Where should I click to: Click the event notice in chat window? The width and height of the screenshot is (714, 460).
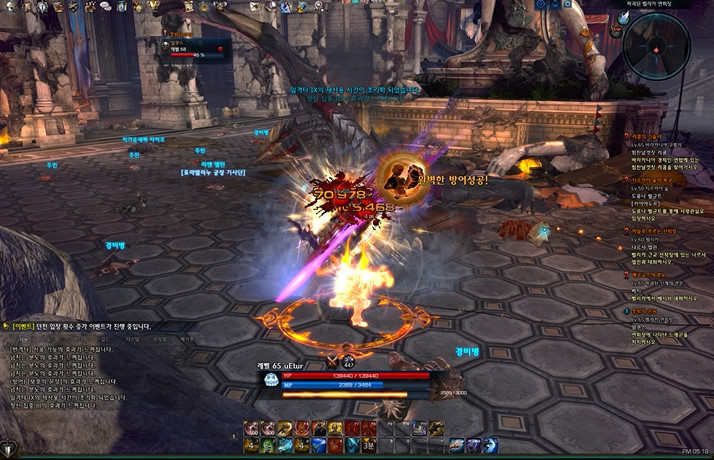click(80, 326)
